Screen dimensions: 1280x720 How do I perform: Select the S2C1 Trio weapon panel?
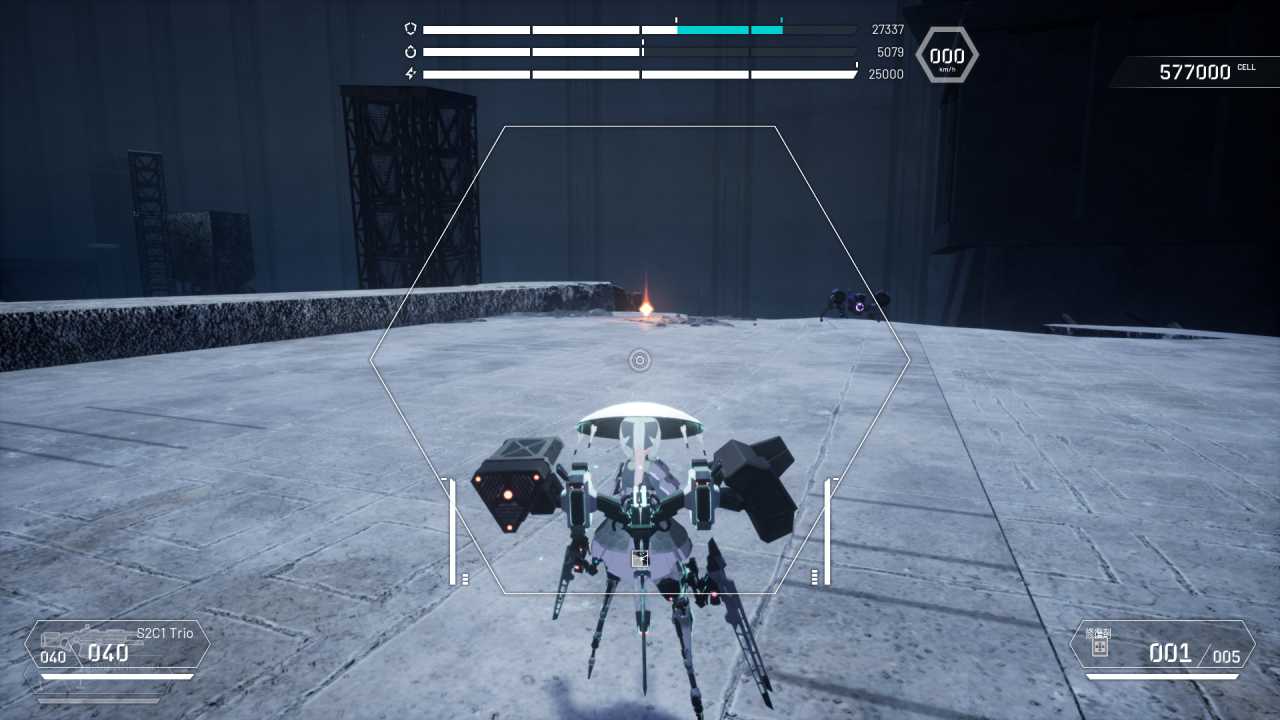coord(117,645)
